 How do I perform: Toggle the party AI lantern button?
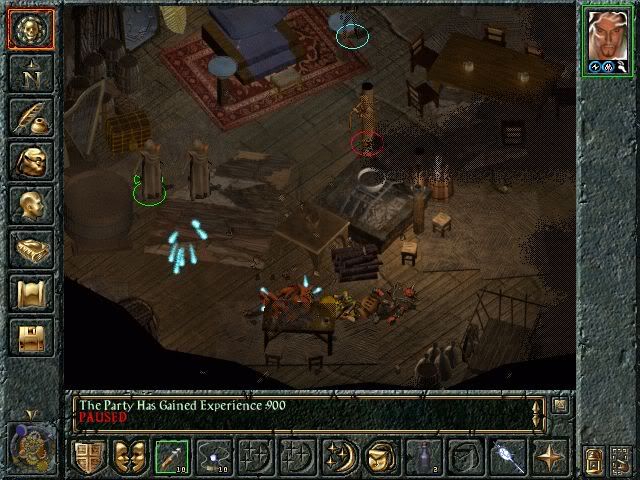coord(593,459)
